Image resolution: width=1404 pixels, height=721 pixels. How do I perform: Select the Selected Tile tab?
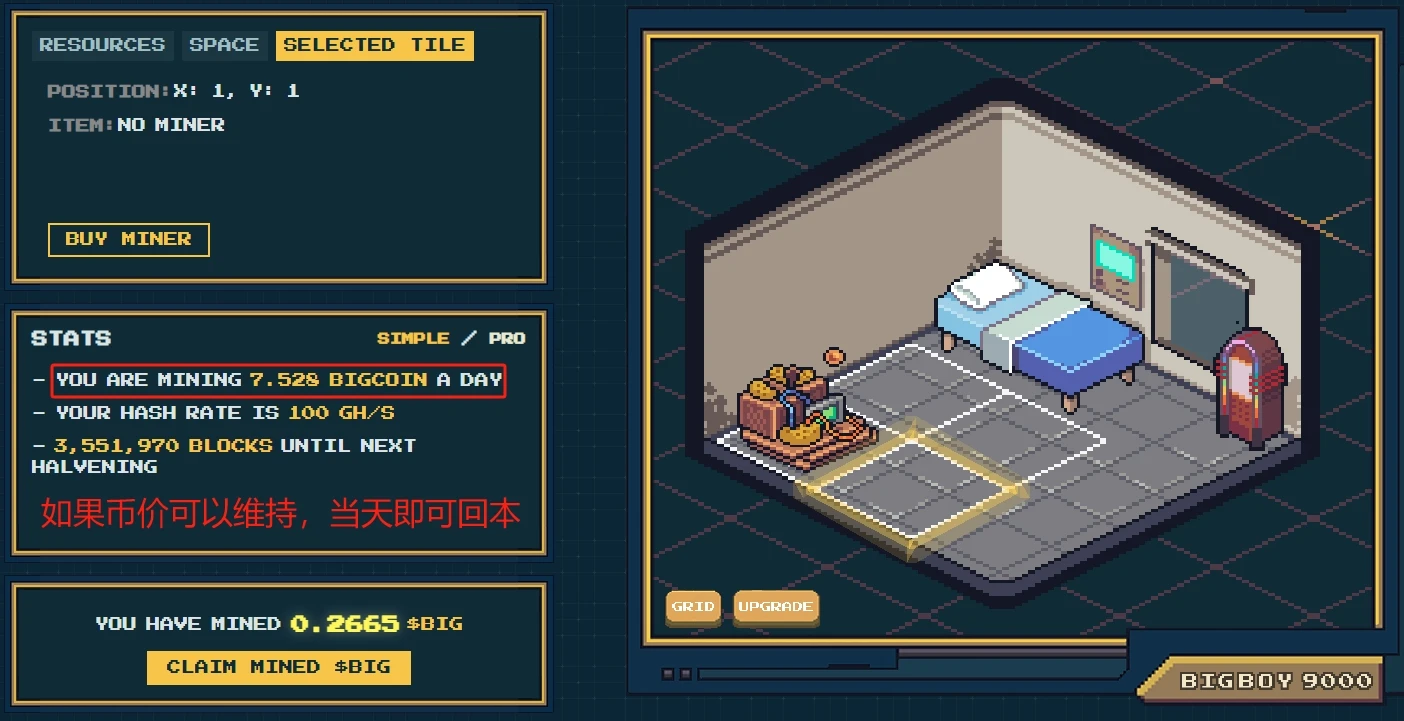(x=374, y=45)
